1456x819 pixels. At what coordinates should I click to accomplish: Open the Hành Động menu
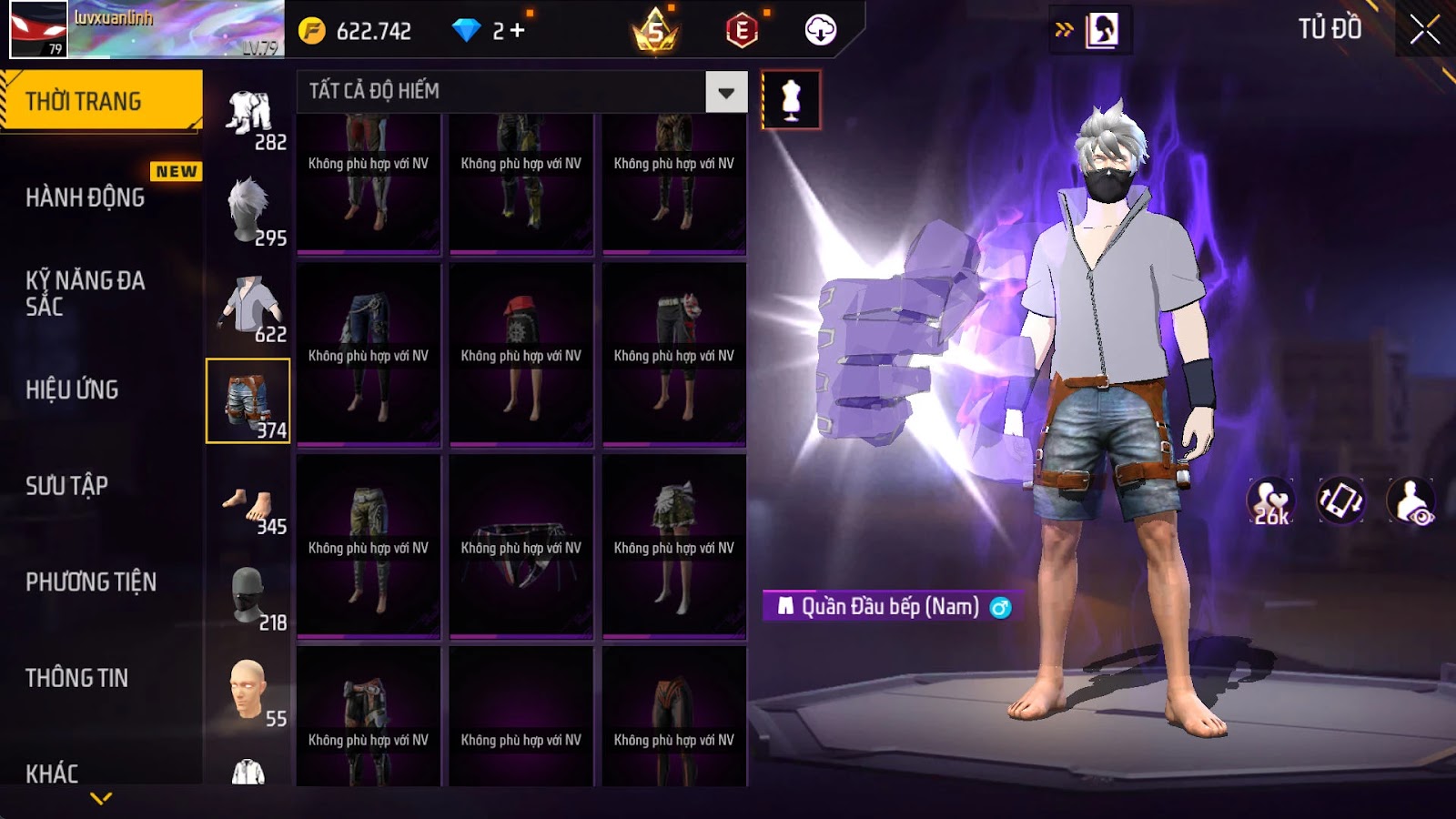click(x=86, y=197)
